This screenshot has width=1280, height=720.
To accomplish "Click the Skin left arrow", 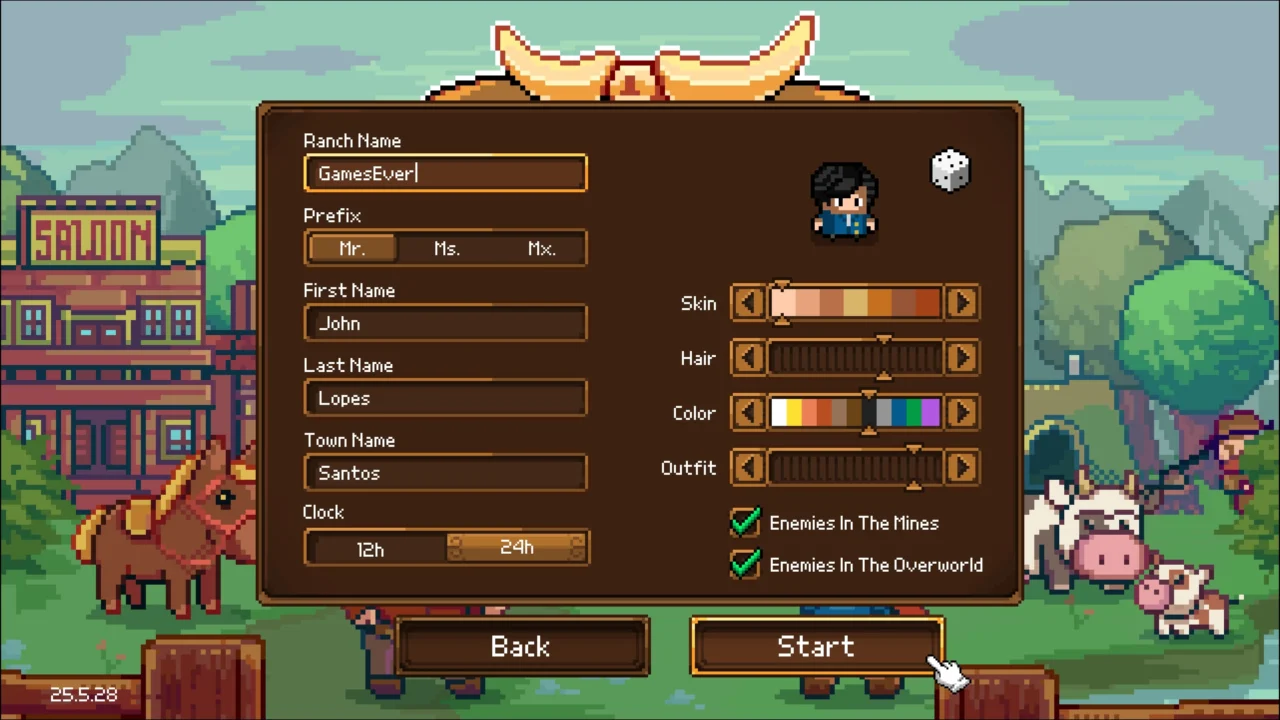I will [748, 303].
